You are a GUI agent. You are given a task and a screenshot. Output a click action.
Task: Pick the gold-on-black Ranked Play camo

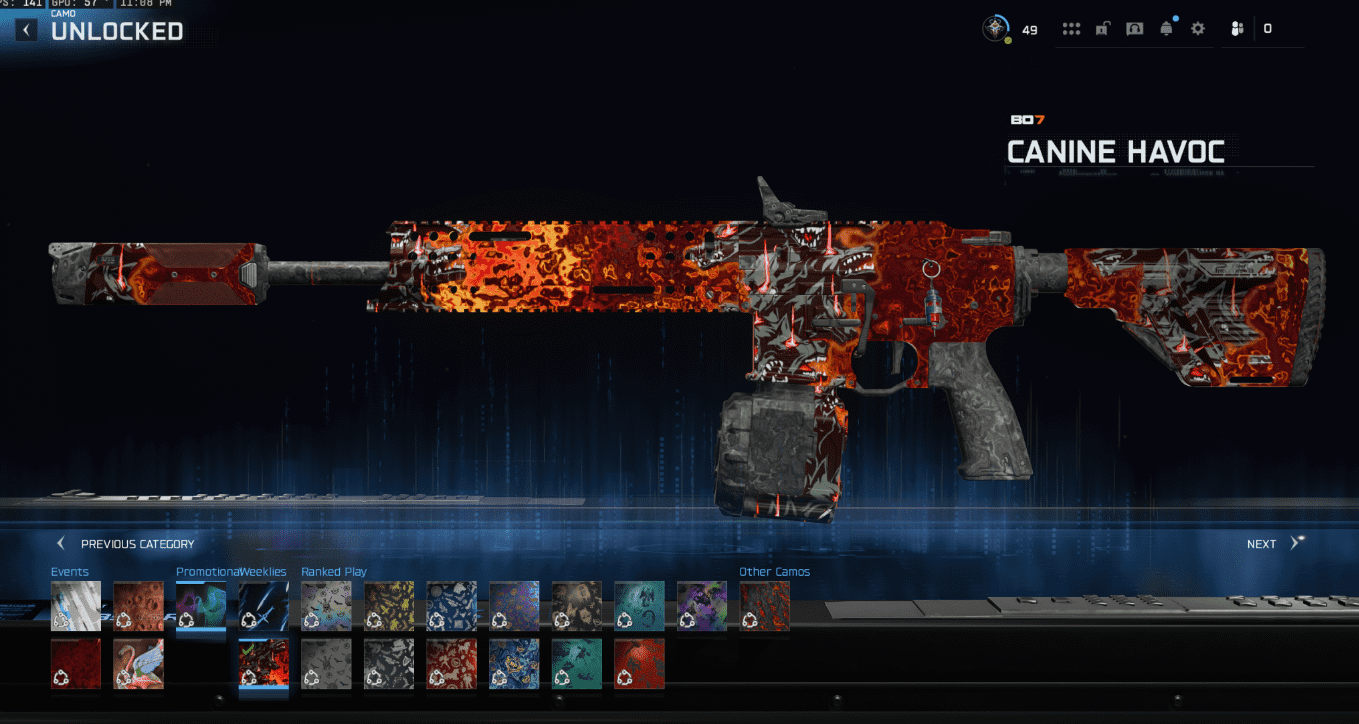389,606
